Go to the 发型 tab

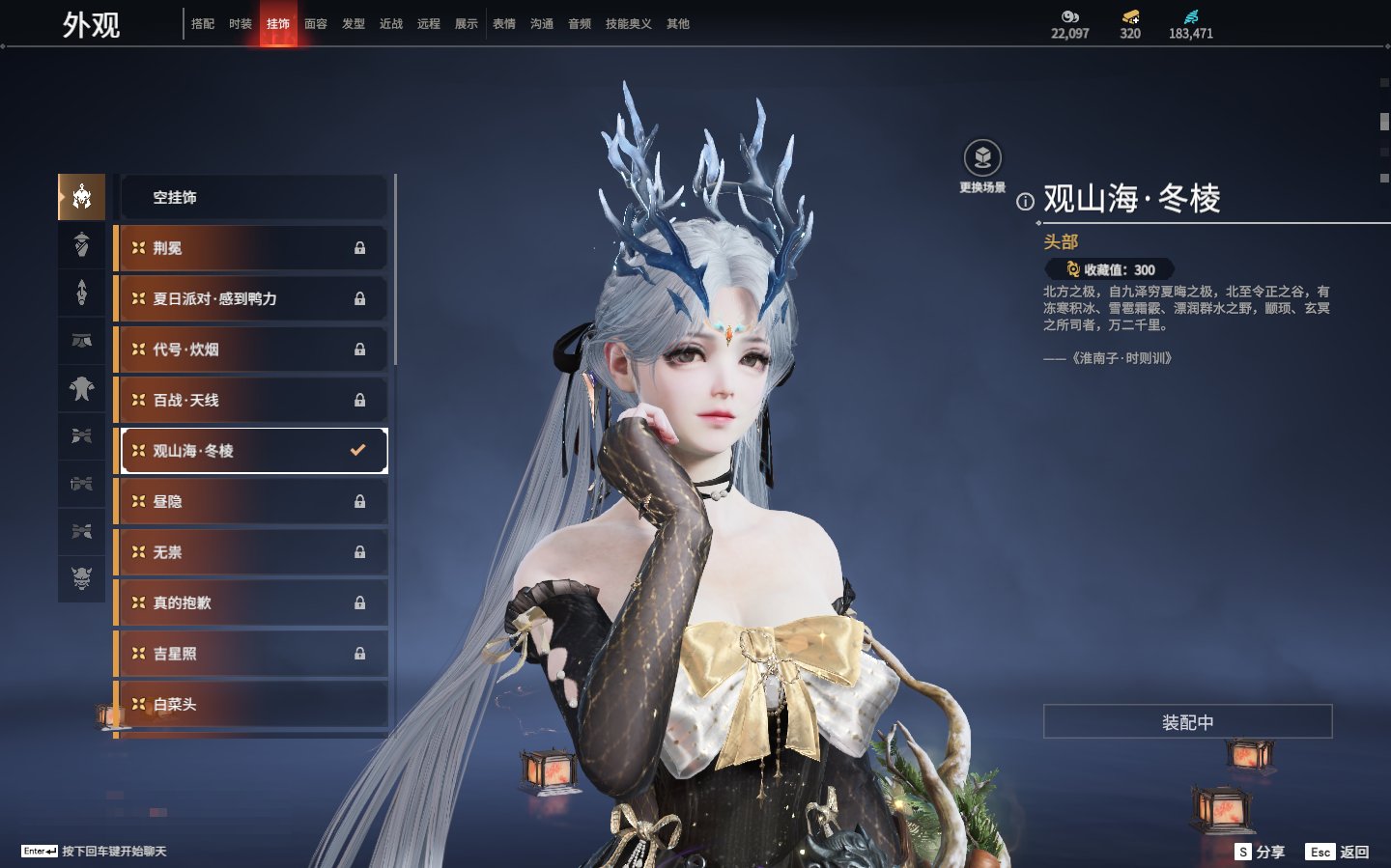coord(354,24)
